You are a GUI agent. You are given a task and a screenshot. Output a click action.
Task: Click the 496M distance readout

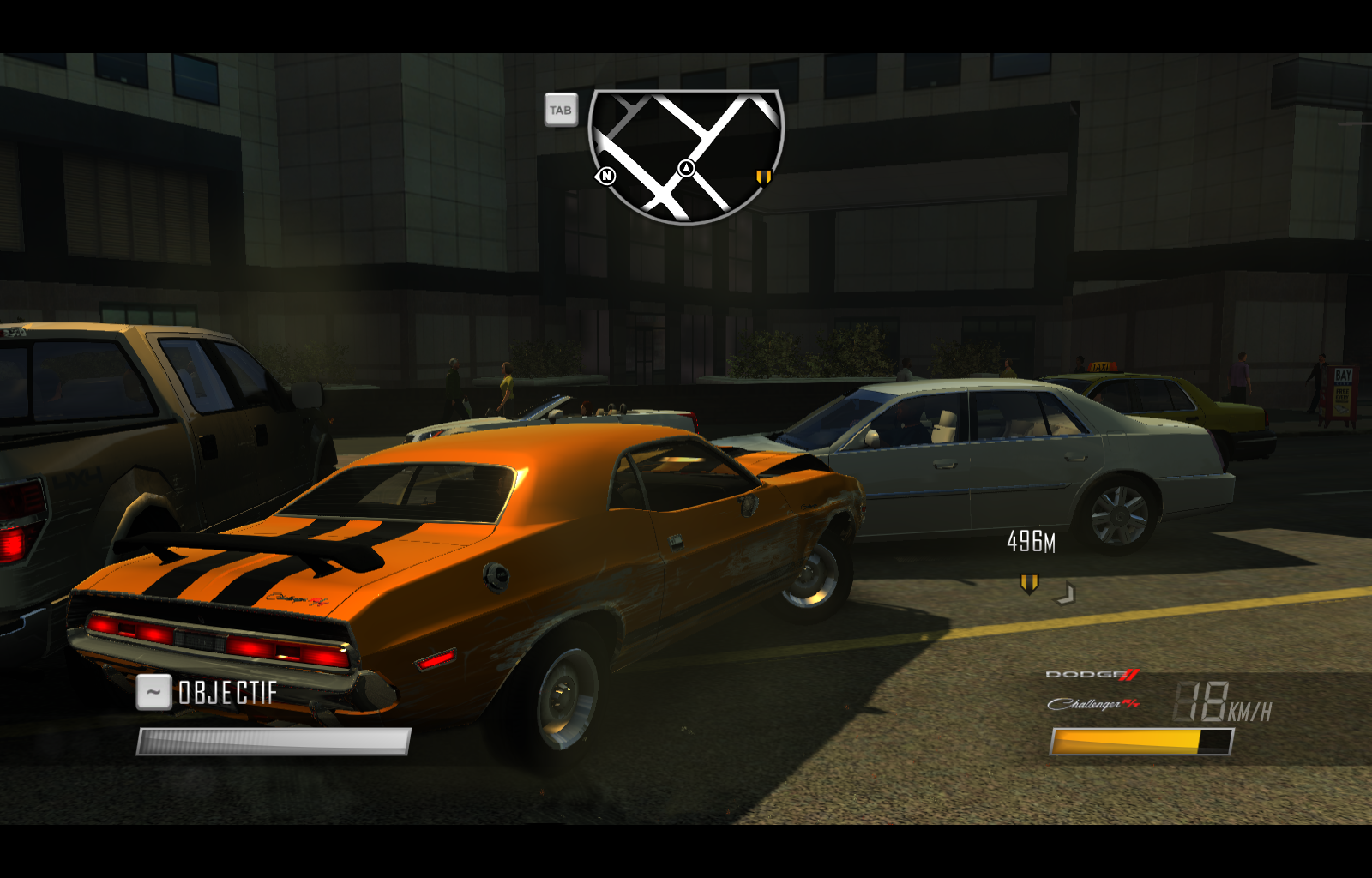[1030, 542]
